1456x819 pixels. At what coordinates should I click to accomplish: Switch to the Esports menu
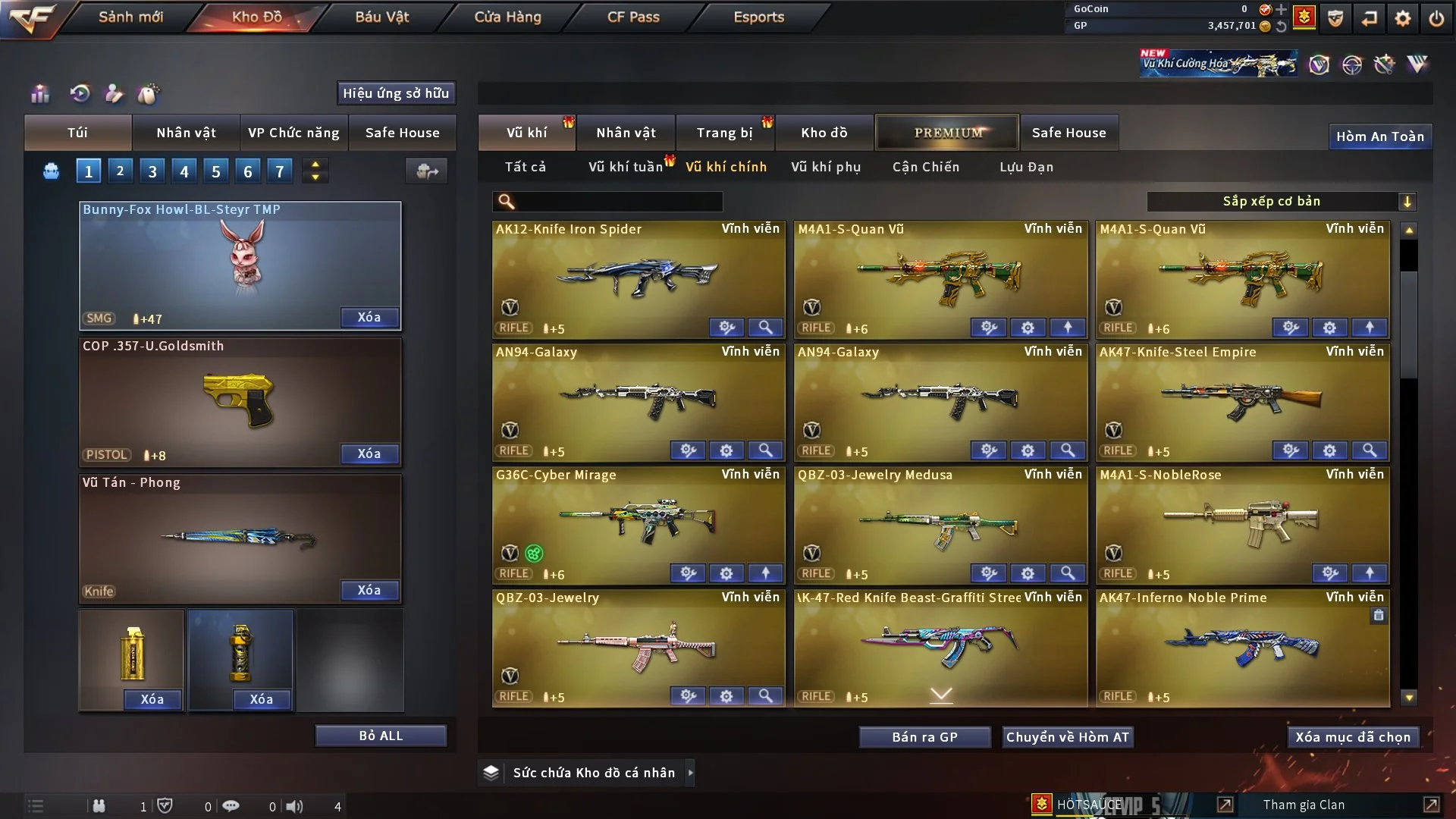click(758, 17)
